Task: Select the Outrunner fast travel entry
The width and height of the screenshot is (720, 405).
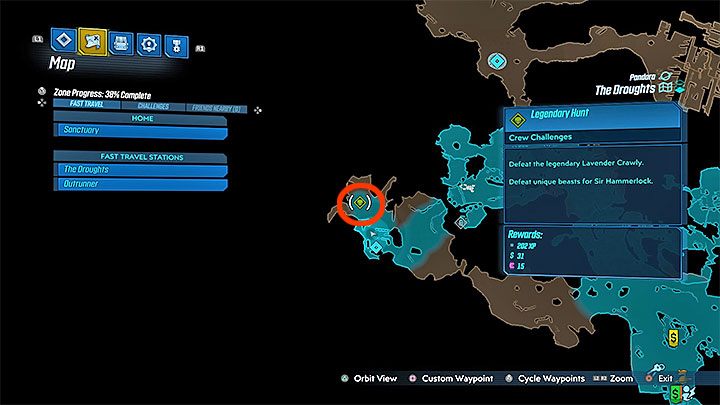Action: point(140,184)
